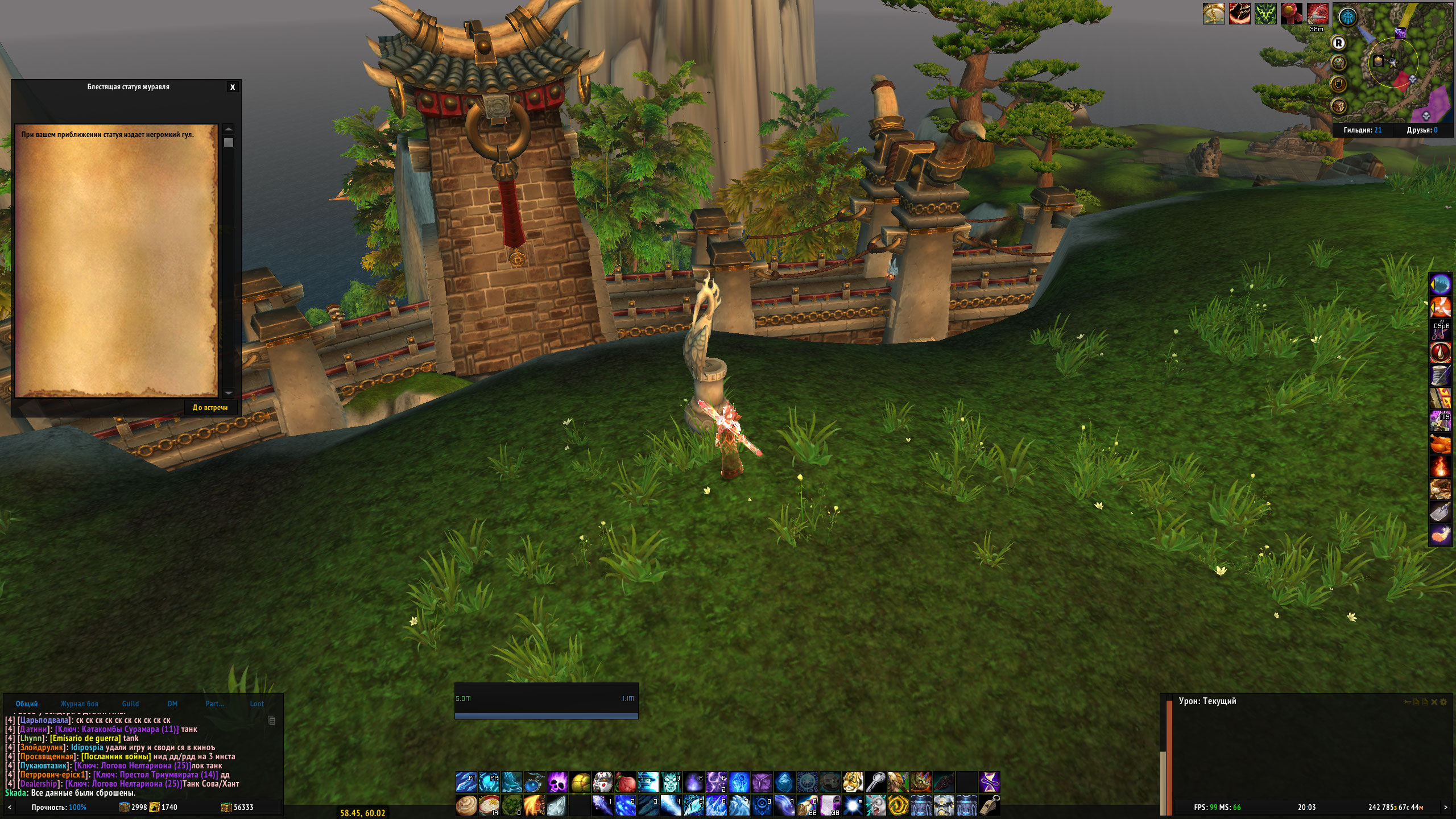Click the "До встречи" goodbye button

pos(210,407)
